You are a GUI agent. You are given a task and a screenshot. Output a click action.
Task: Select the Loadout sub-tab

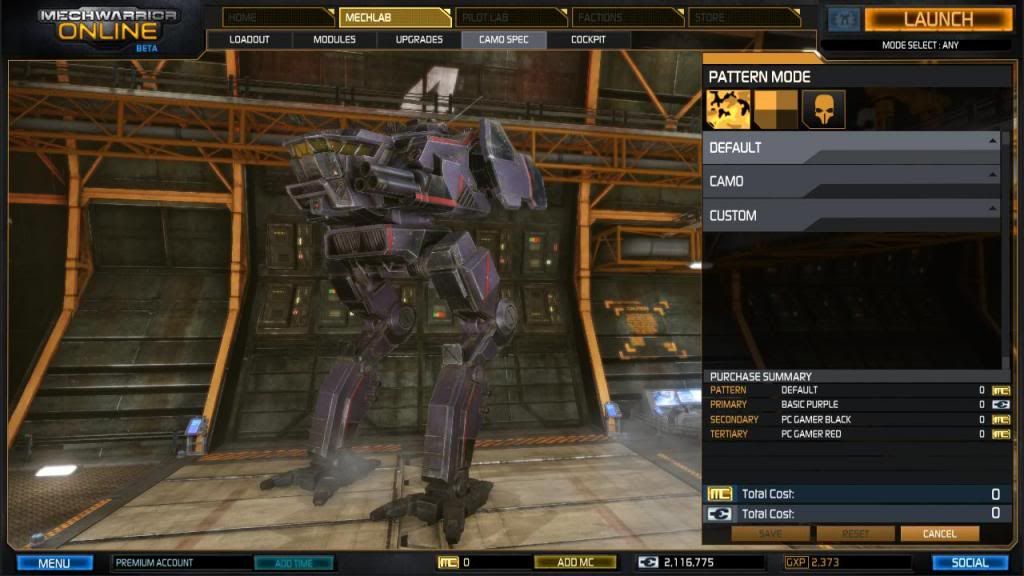point(250,39)
